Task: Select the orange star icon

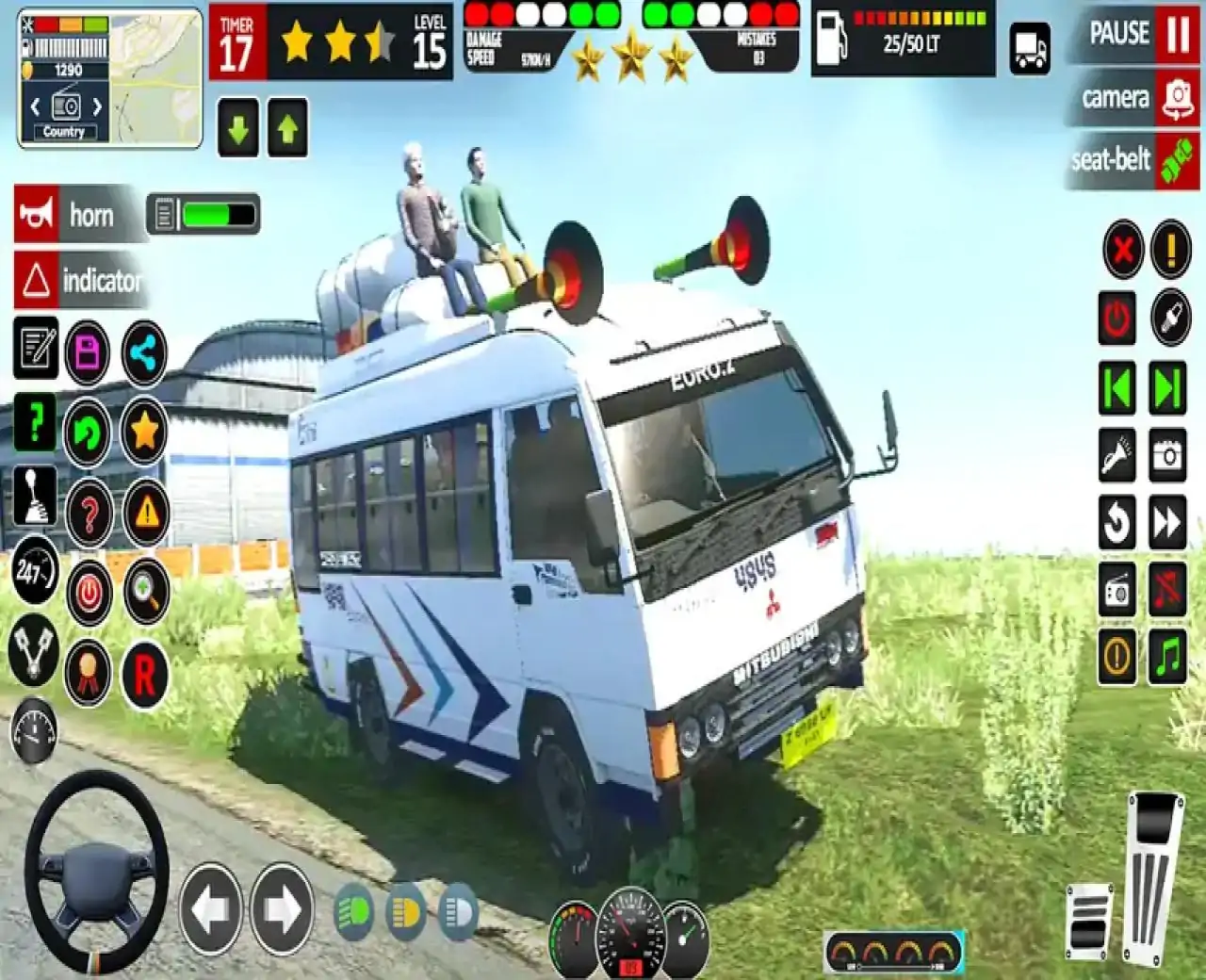Action: click(x=144, y=433)
